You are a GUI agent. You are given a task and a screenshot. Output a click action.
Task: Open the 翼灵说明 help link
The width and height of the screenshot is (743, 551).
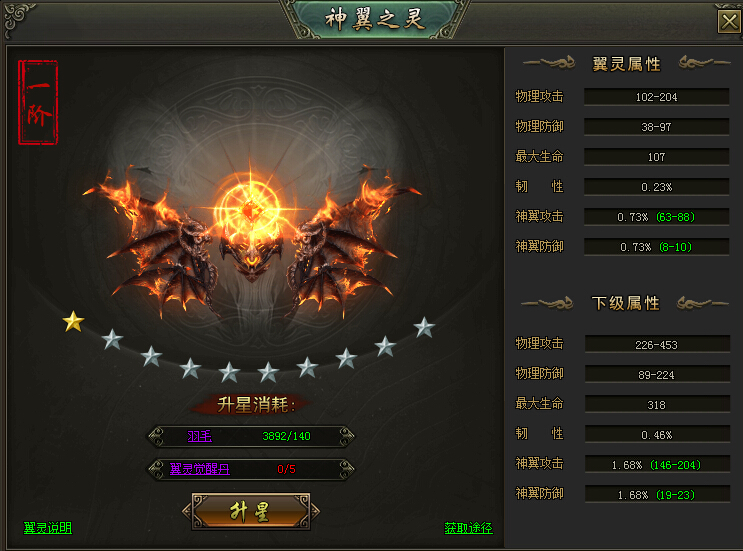pyautogui.click(x=48, y=528)
